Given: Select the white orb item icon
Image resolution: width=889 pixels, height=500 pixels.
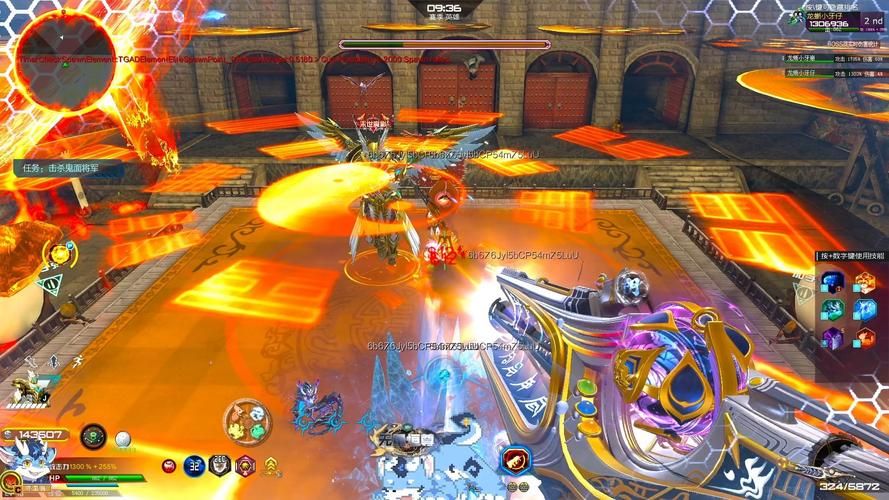Looking at the screenshot, I should [123, 438].
